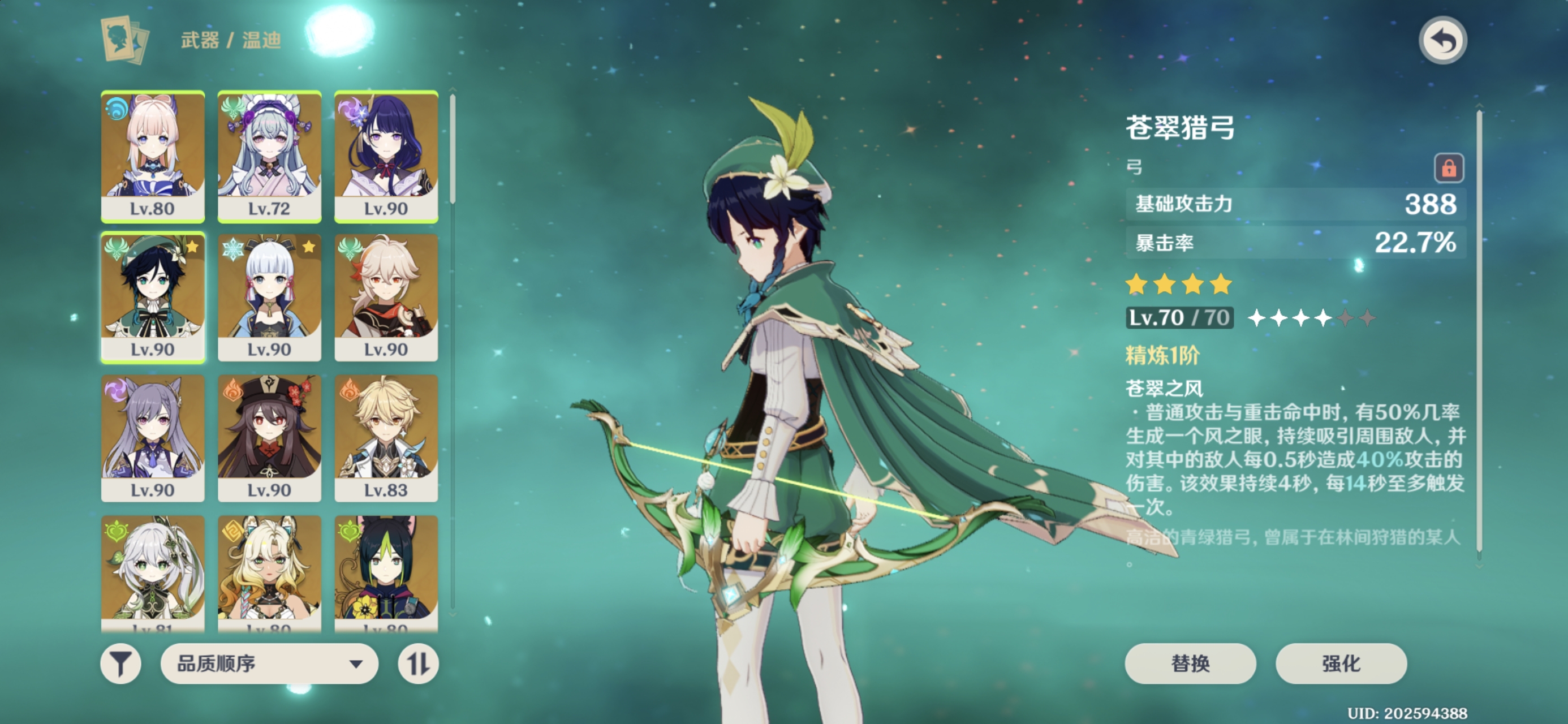Select Keqing's Lv.90 character portrait
Image resolution: width=1568 pixels, height=724 pixels.
coord(153,438)
